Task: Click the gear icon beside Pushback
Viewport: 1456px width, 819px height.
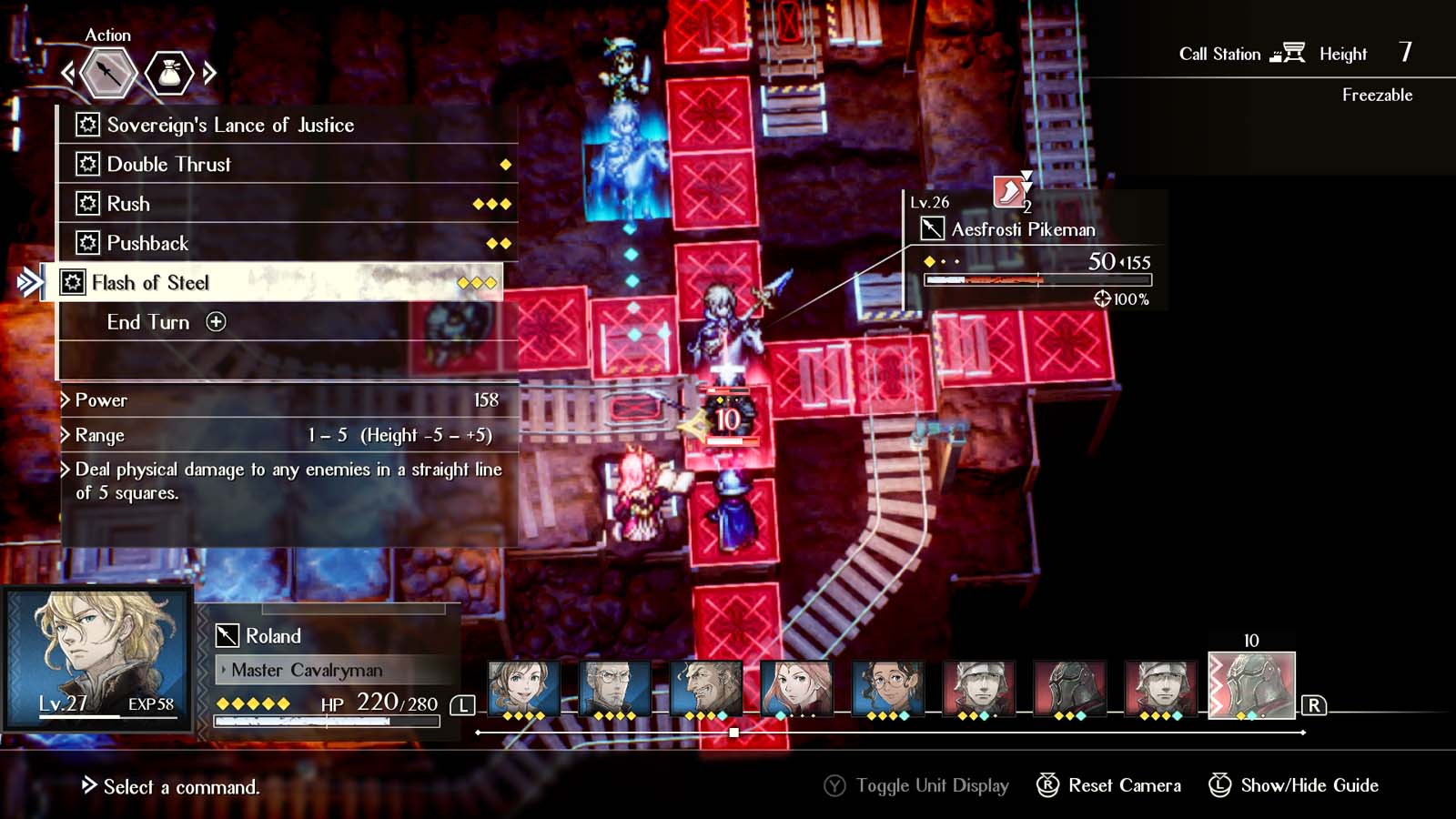Action: pos(86,243)
